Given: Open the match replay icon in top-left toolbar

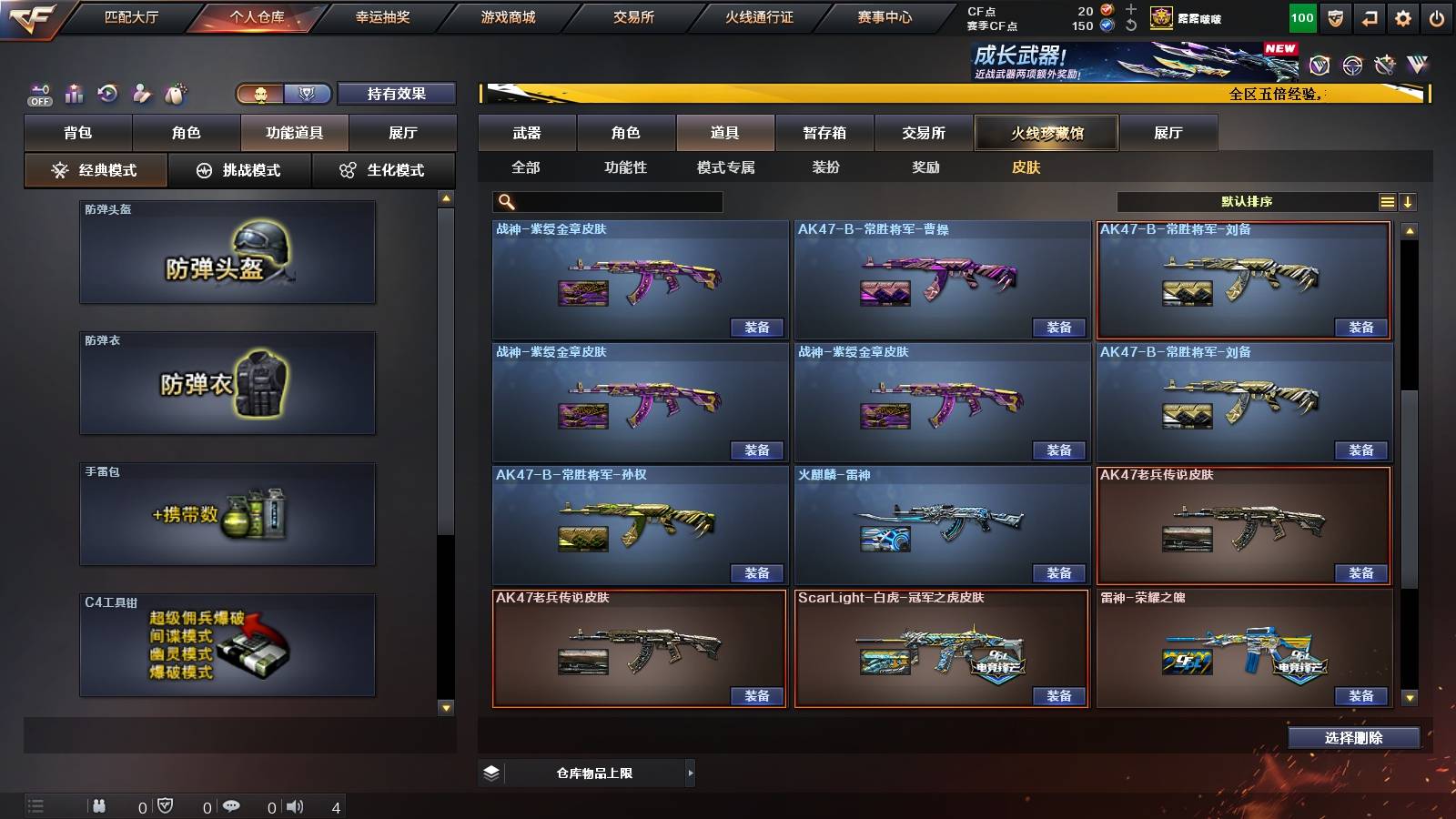Looking at the screenshot, I should point(107,93).
